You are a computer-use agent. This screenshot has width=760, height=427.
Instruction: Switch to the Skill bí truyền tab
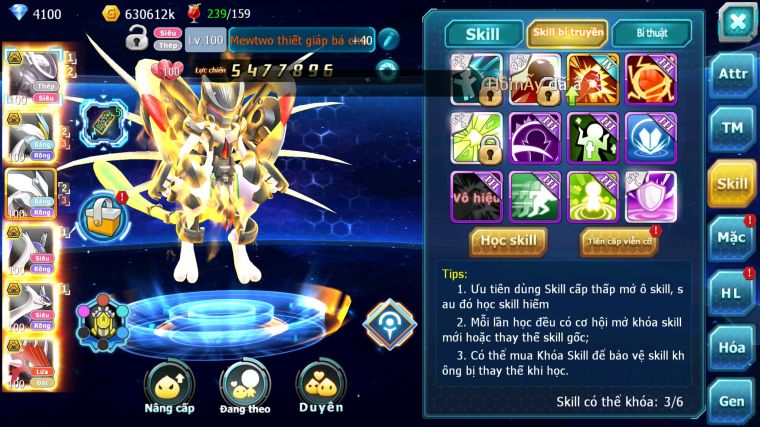pos(568,33)
